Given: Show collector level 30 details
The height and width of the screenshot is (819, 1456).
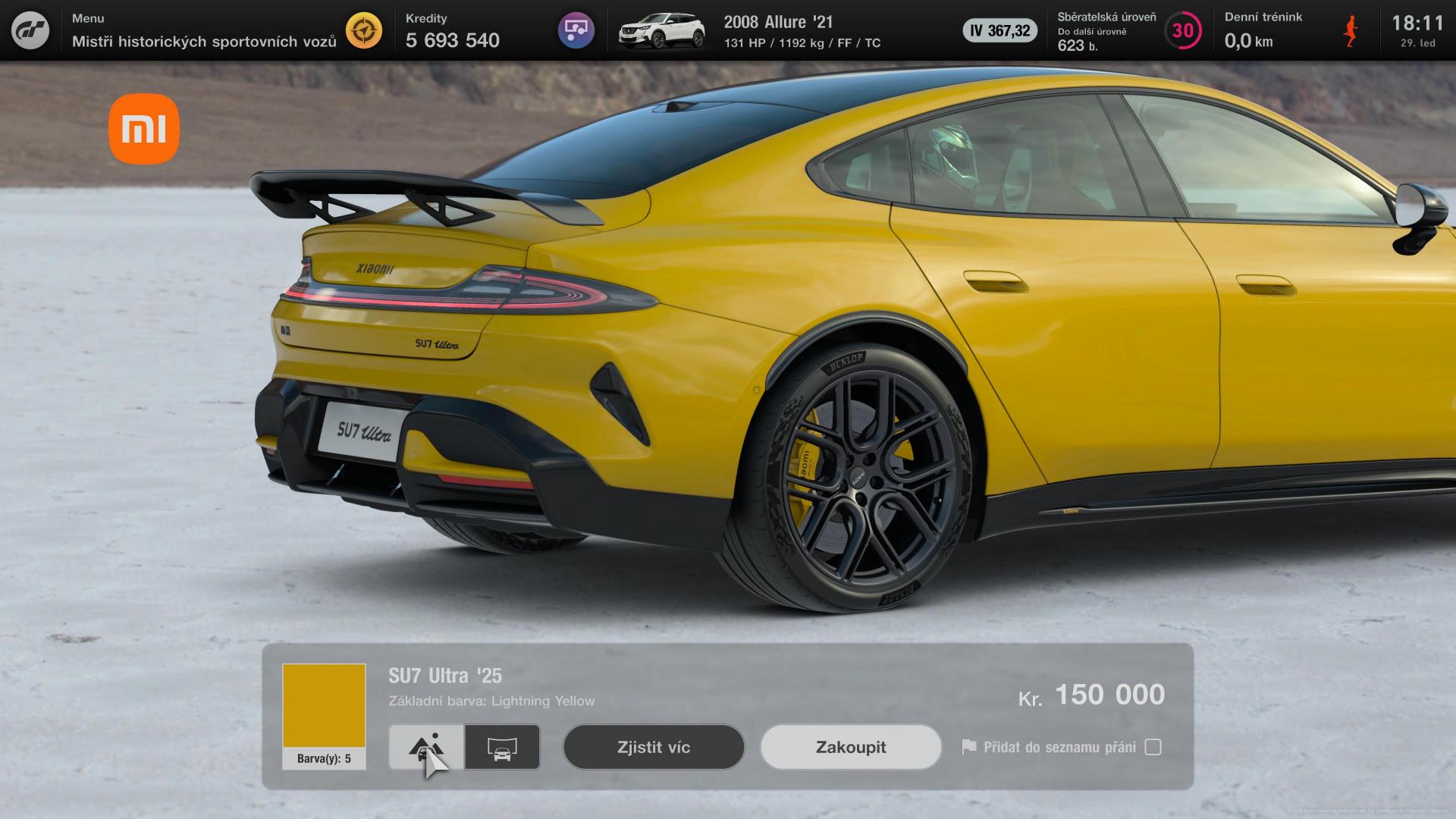Looking at the screenshot, I should click(x=1182, y=31).
